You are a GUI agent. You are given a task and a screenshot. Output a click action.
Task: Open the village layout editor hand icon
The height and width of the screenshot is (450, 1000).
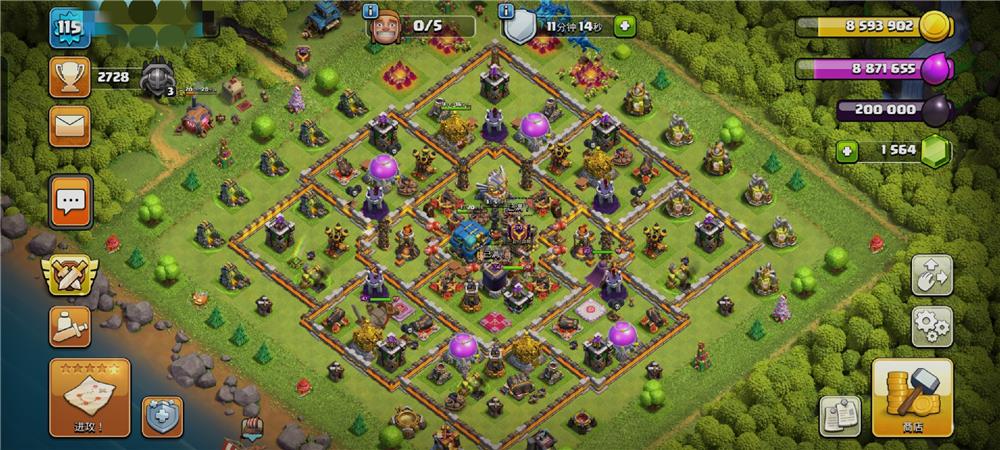931,275
